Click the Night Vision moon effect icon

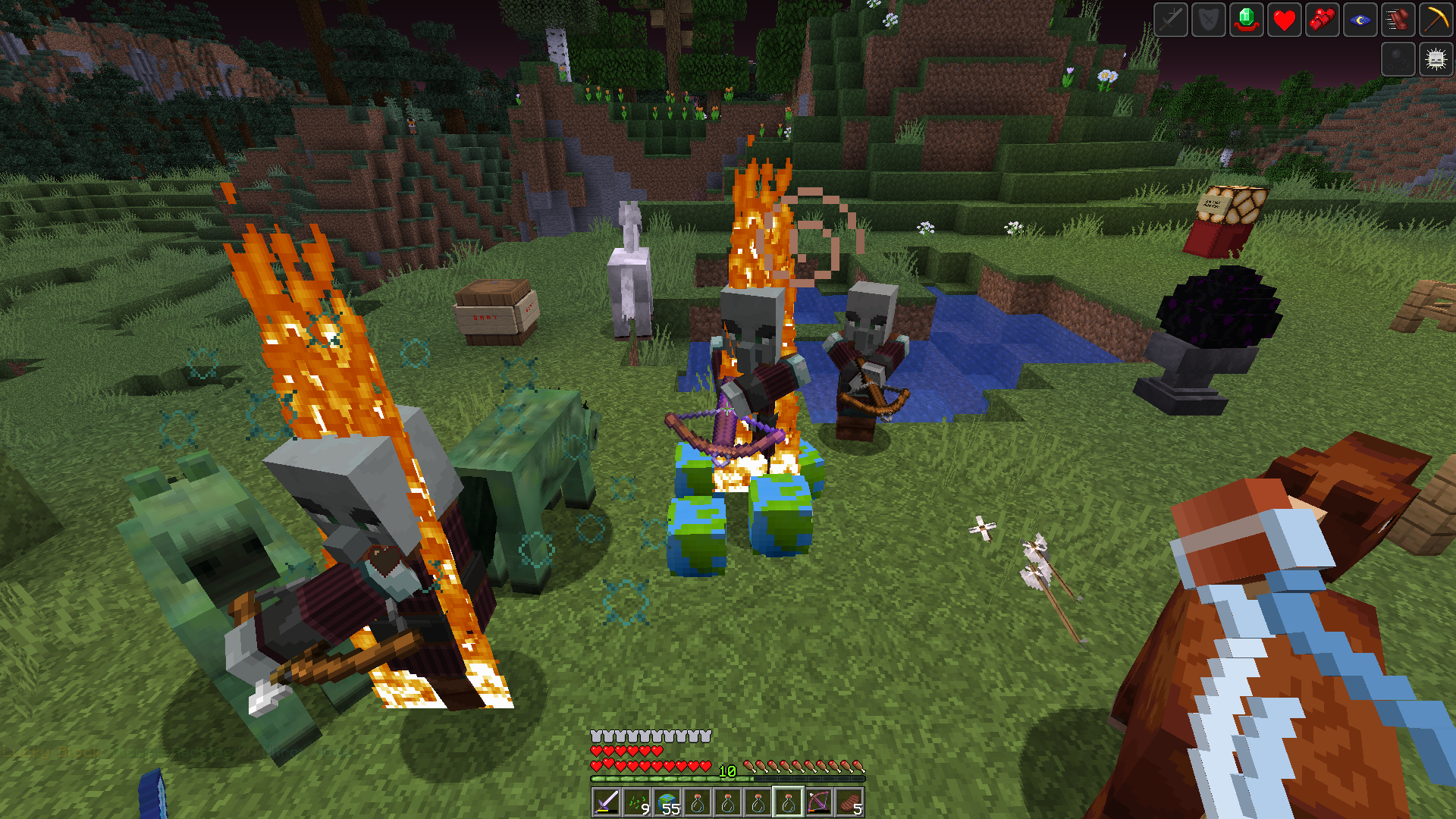pyautogui.click(x=1360, y=20)
